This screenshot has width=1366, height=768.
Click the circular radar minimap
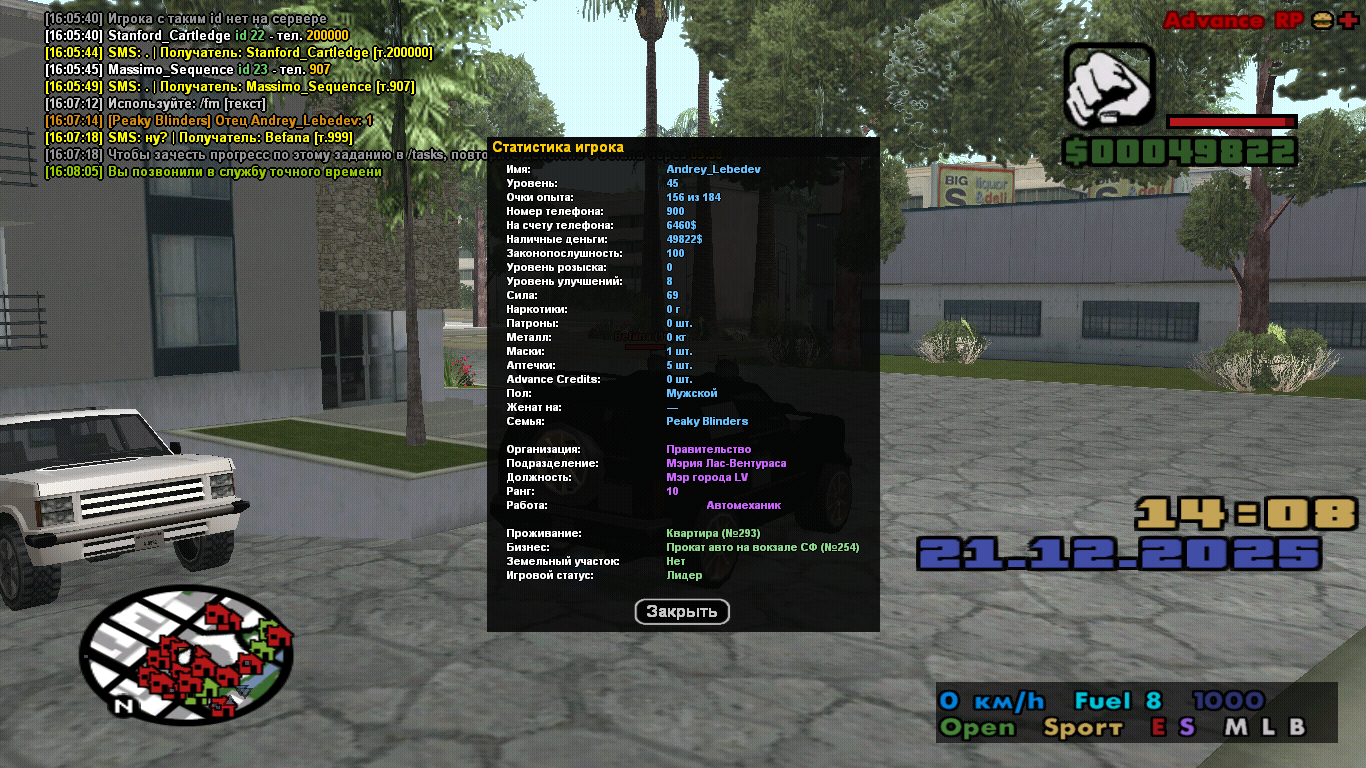[186, 655]
